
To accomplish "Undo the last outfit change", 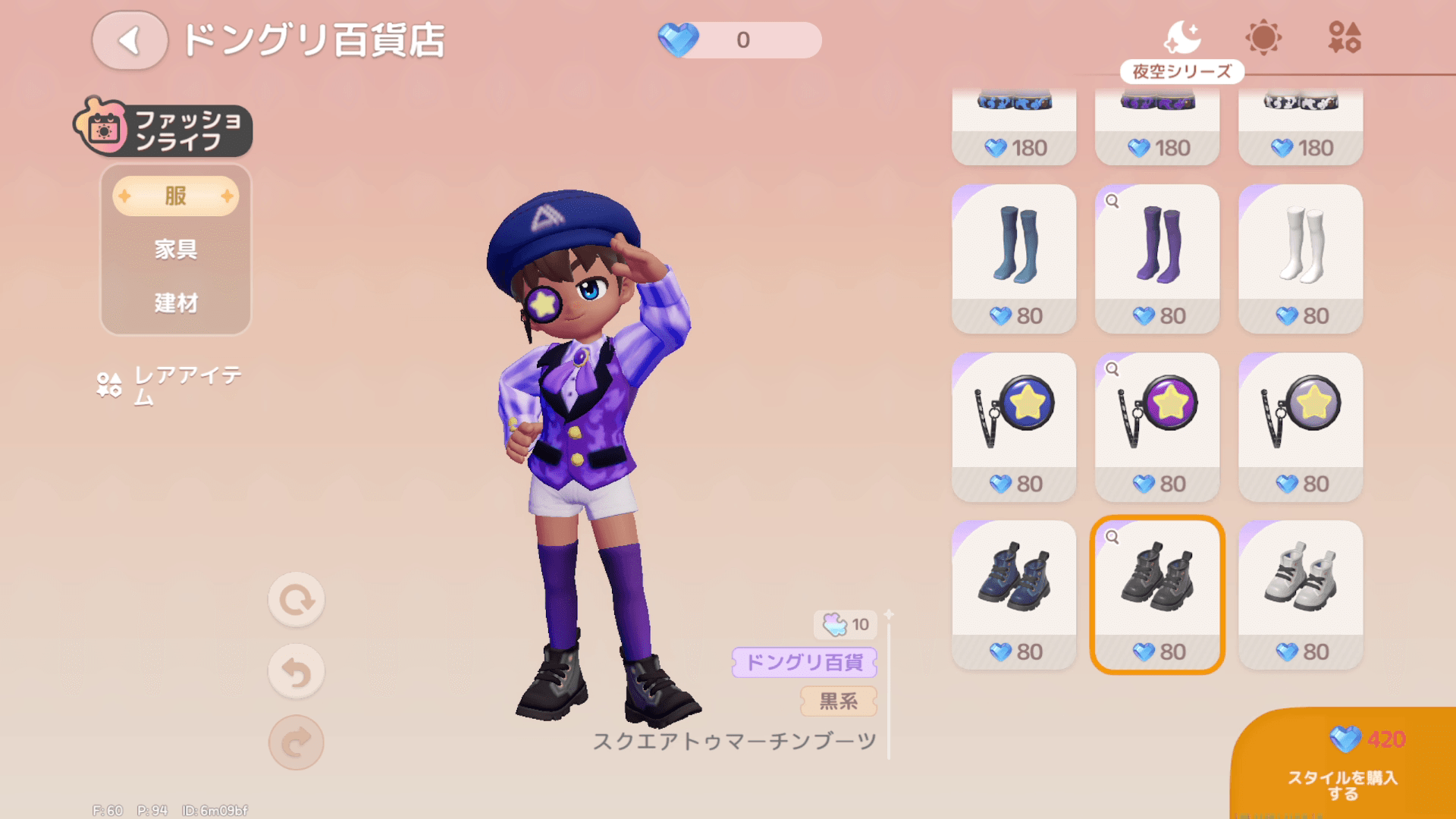I will click(x=297, y=671).
